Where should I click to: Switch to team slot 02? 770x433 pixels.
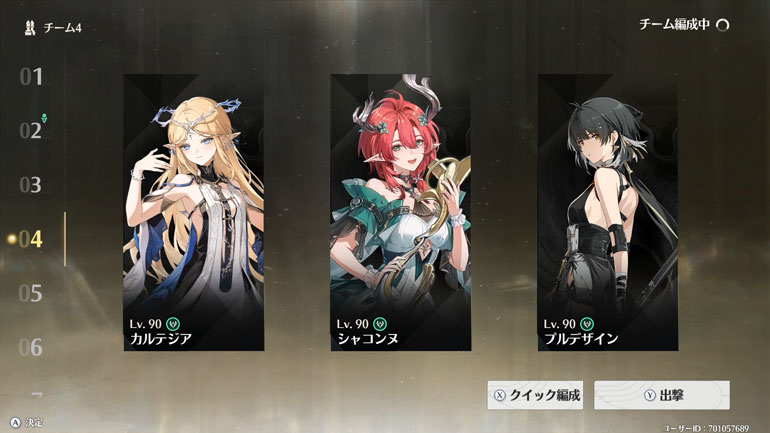click(x=30, y=131)
